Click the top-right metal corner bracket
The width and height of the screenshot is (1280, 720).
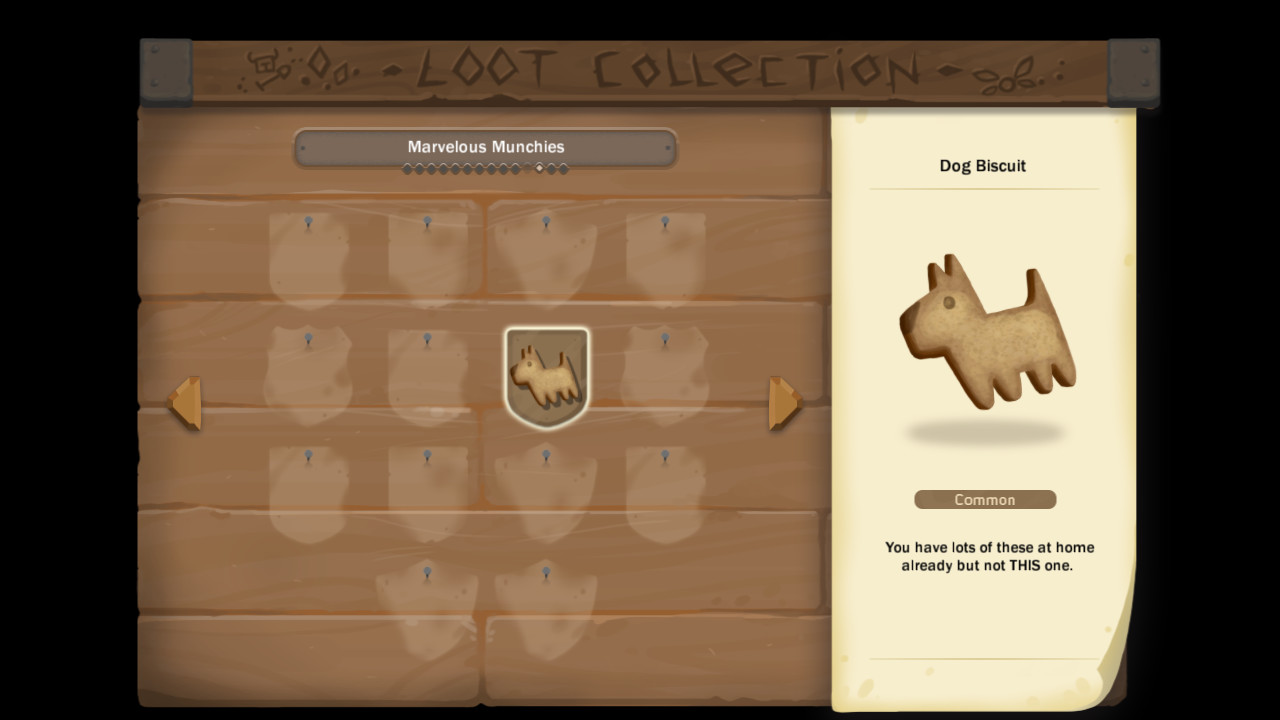pyautogui.click(x=1133, y=72)
